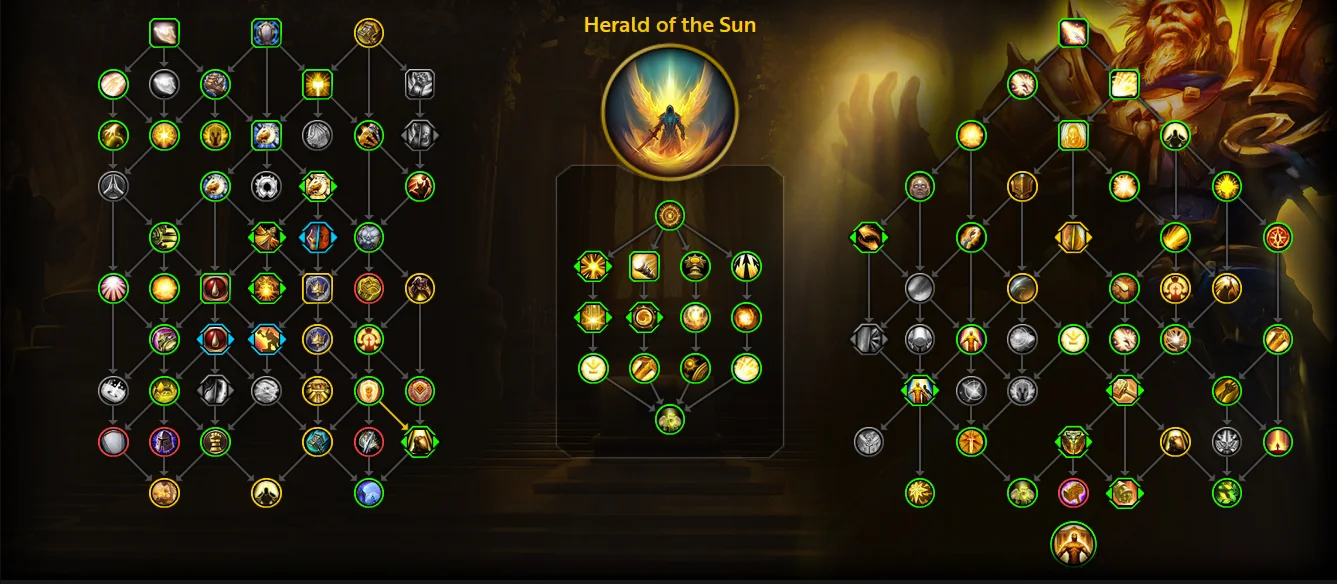The image size is (1337, 584).
Task: Choose the blue-bordered red and blue hexagonal talent
Action: click(x=317, y=237)
